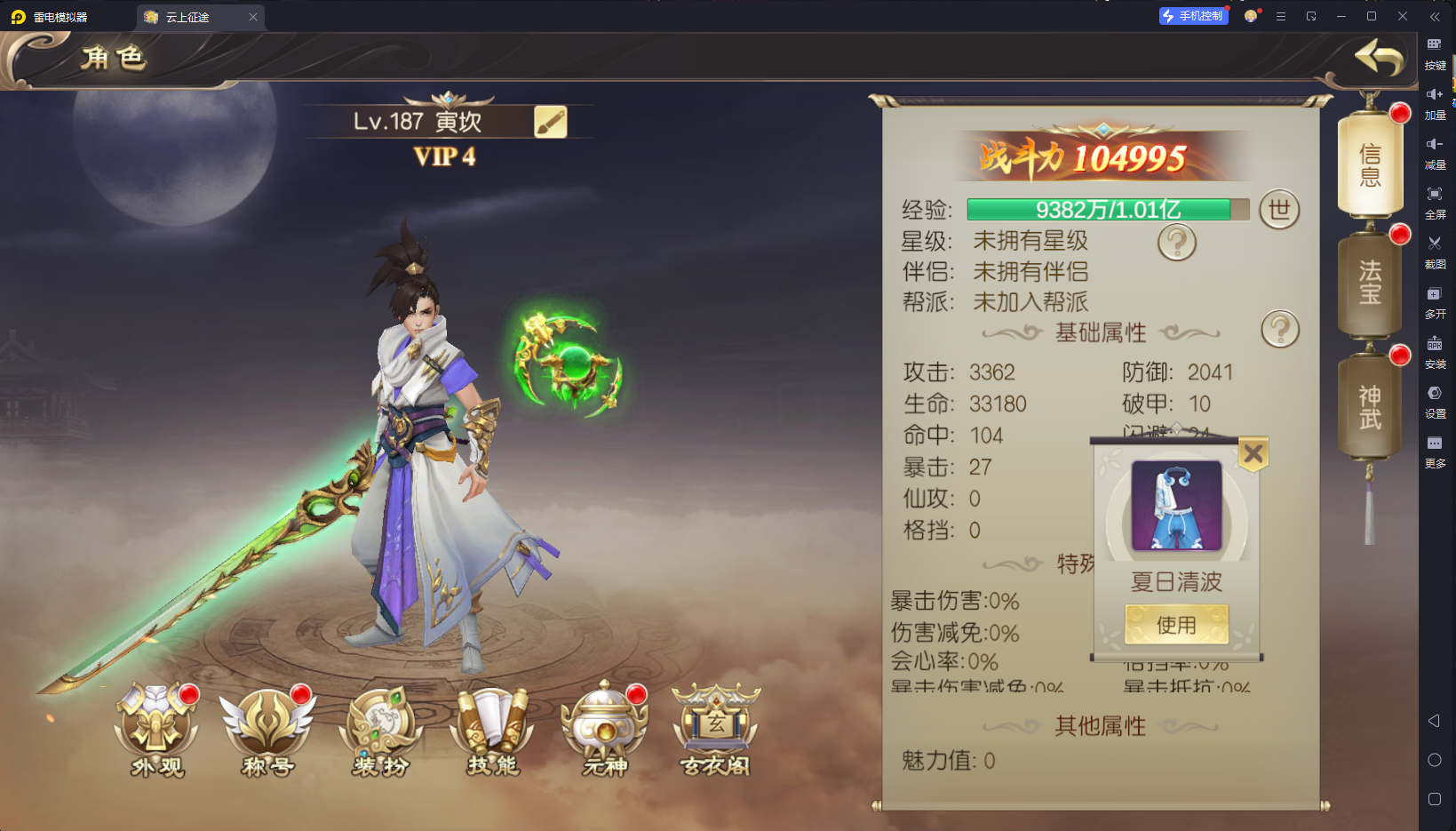Click the 世 button next to experience bar
Screen dimensions: 1456x831
[x=1279, y=210]
